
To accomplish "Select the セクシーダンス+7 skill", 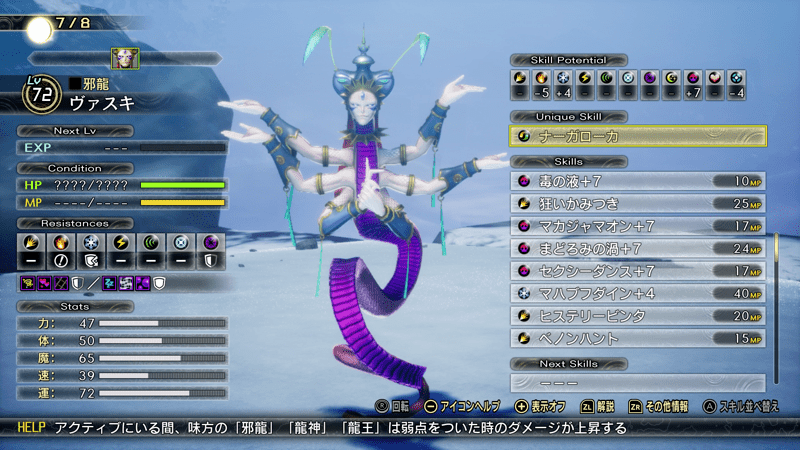I will point(638,270).
